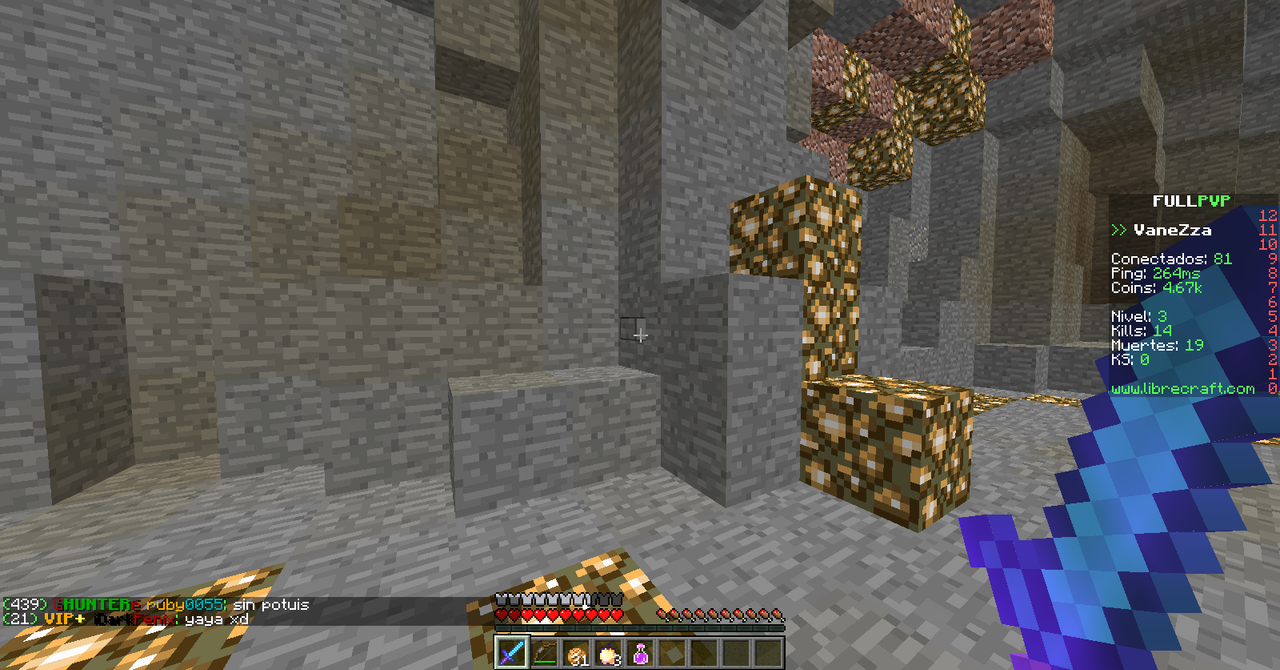Pick the pink potion hotbar slot
Viewport: 1280px width, 670px height.
tap(641, 653)
